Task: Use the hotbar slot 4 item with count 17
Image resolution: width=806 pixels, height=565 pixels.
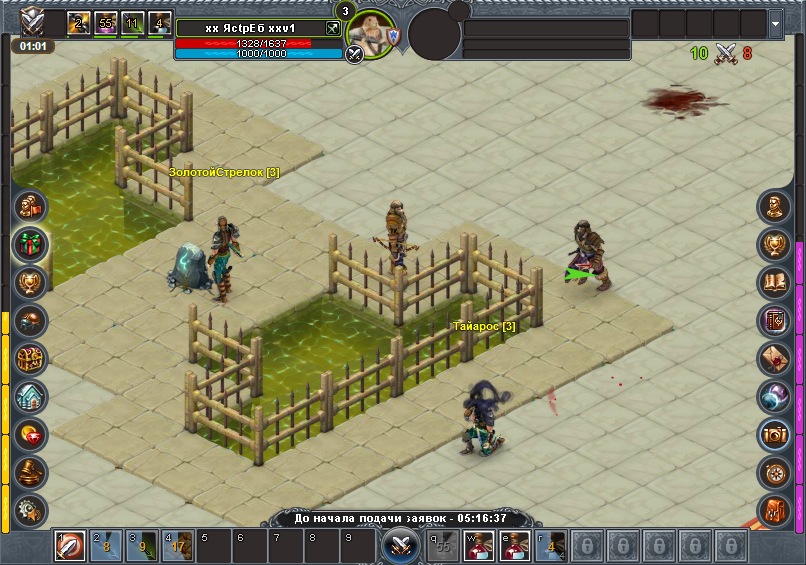Action: tap(177, 546)
